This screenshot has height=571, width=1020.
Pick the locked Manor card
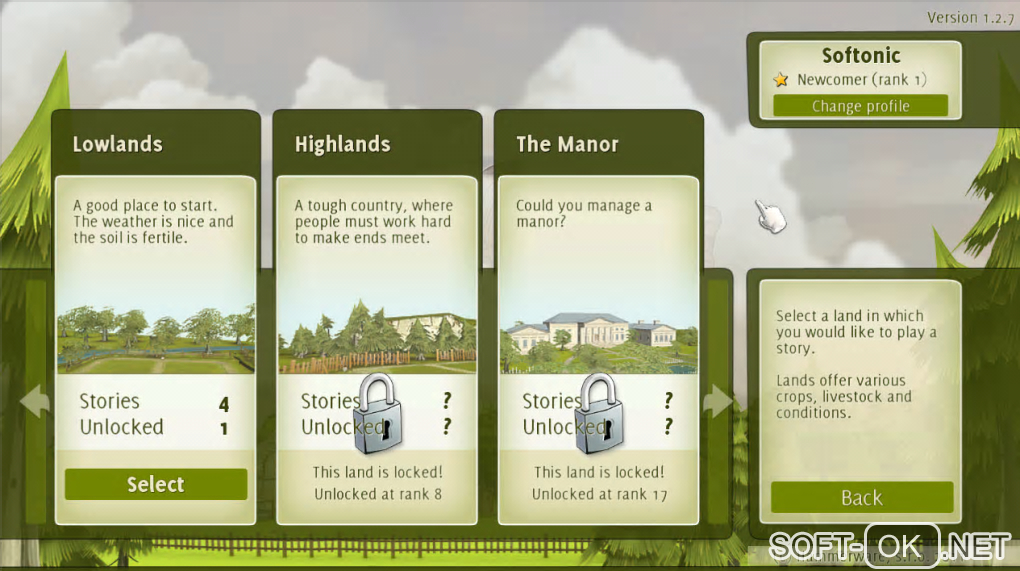coord(598,320)
